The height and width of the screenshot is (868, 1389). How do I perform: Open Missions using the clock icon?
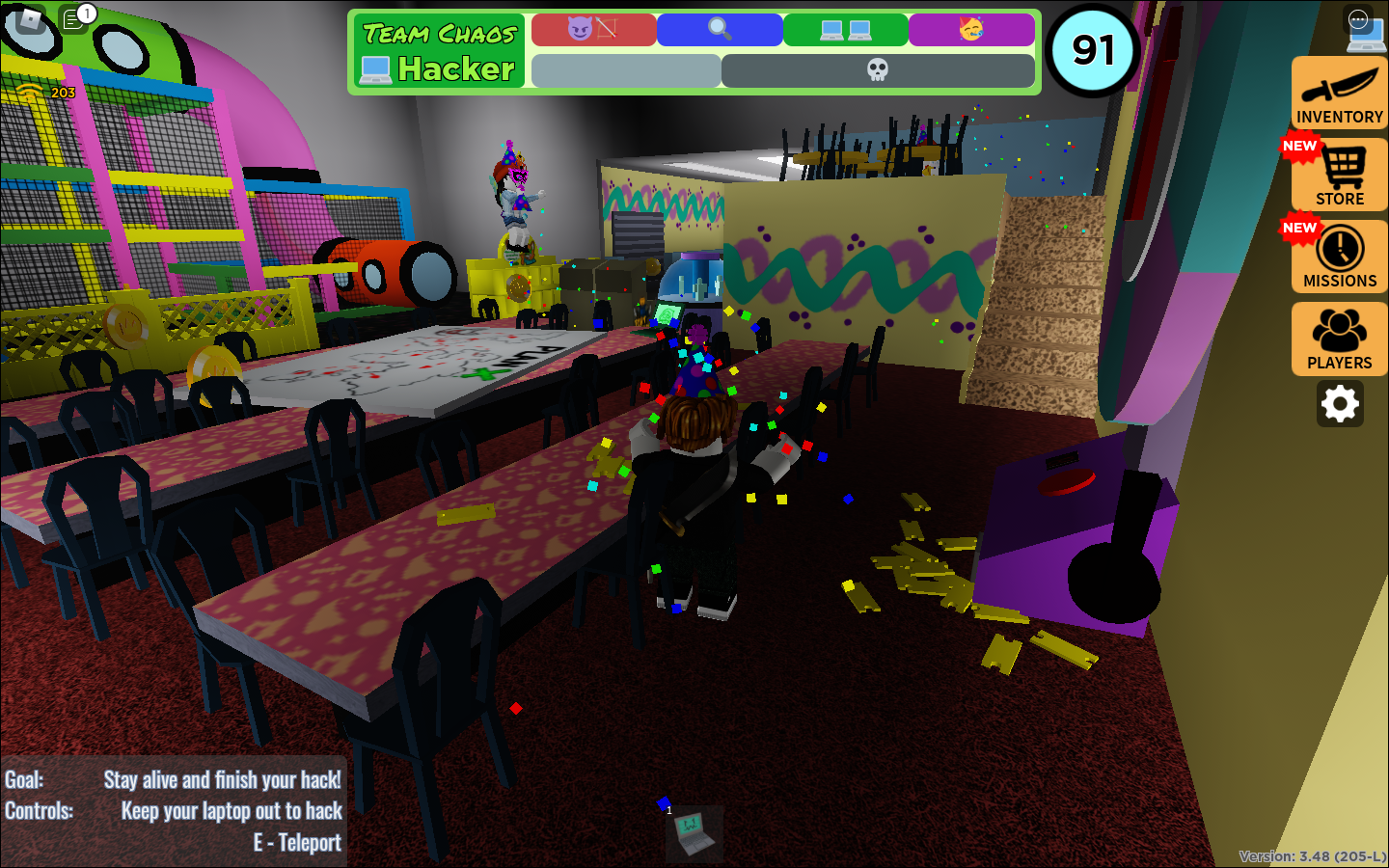1339,256
